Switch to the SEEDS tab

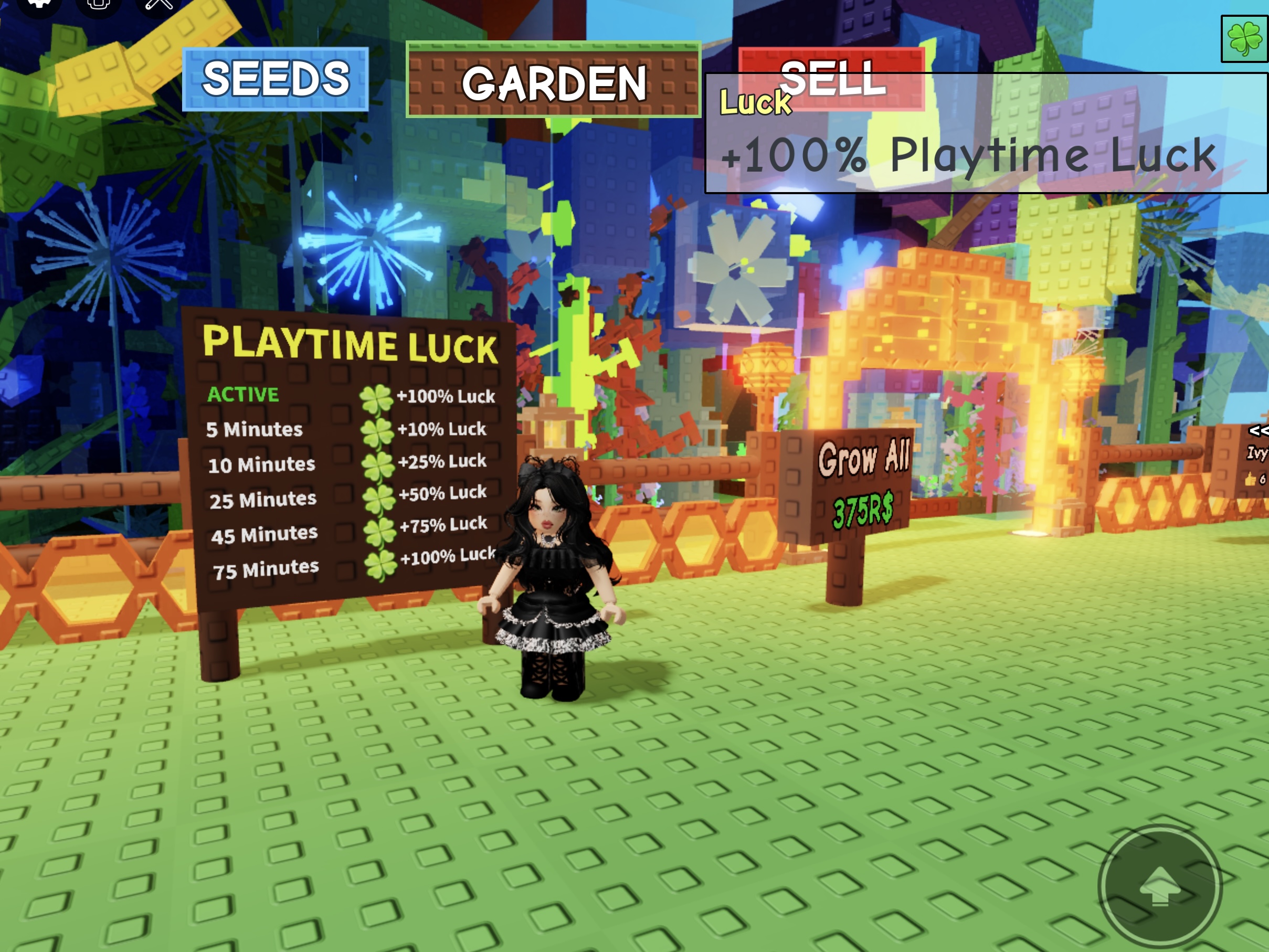coord(275,78)
